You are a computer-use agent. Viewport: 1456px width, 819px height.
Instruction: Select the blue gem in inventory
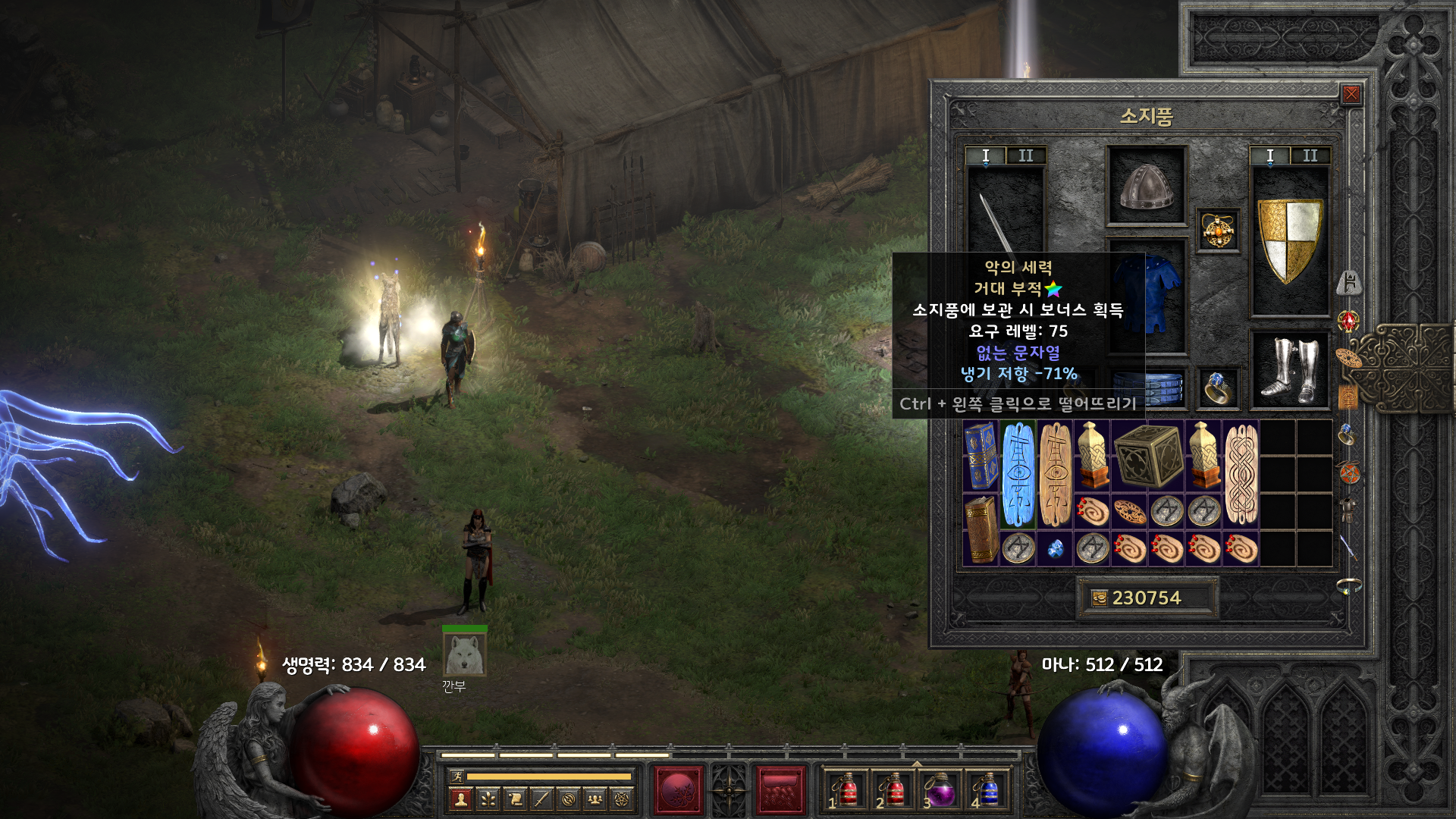(x=1055, y=548)
